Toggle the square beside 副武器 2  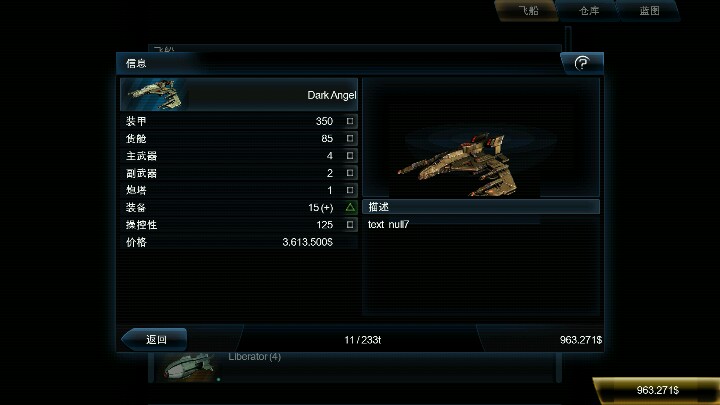point(350,173)
